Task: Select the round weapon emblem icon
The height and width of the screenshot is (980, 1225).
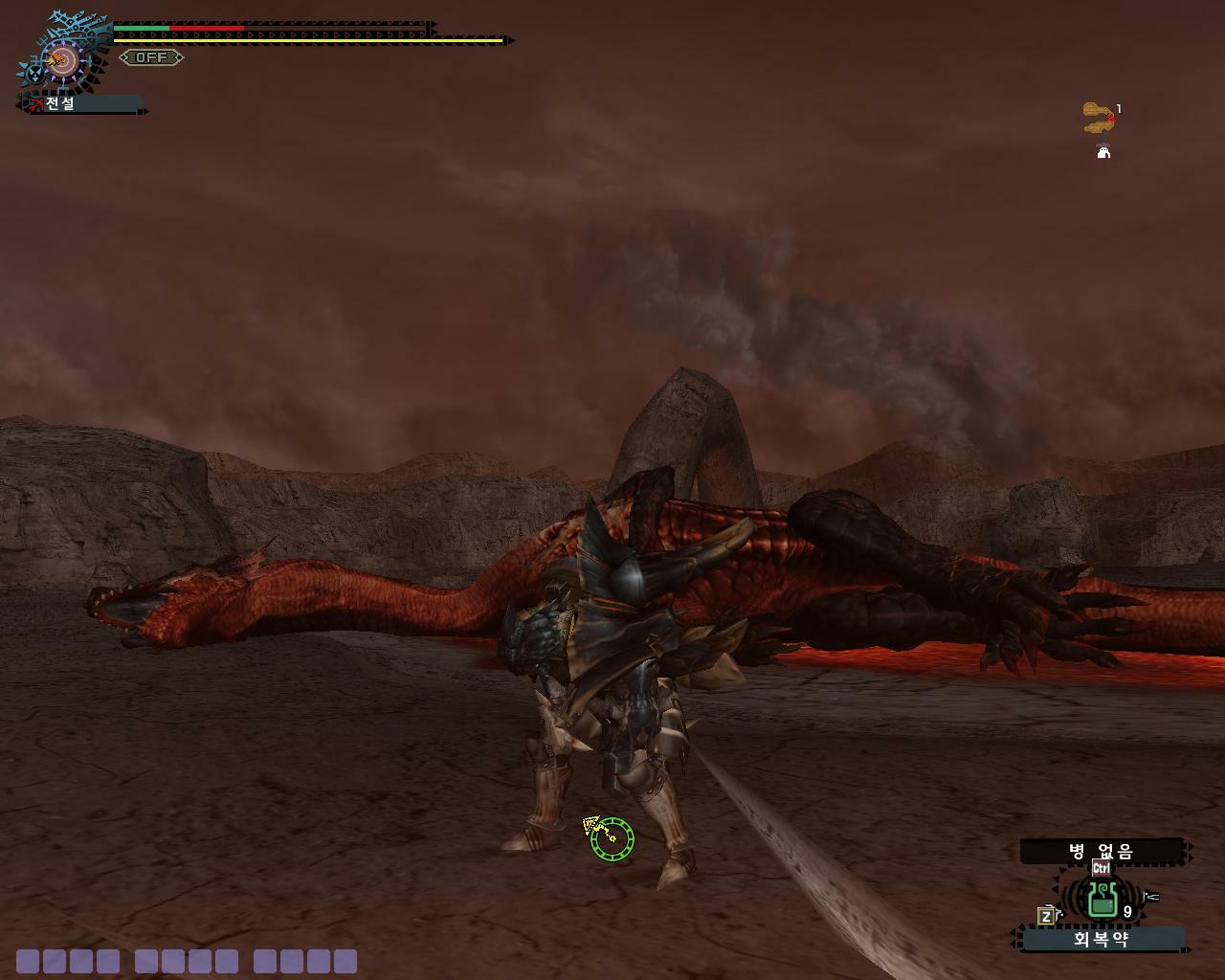Action: [63, 62]
